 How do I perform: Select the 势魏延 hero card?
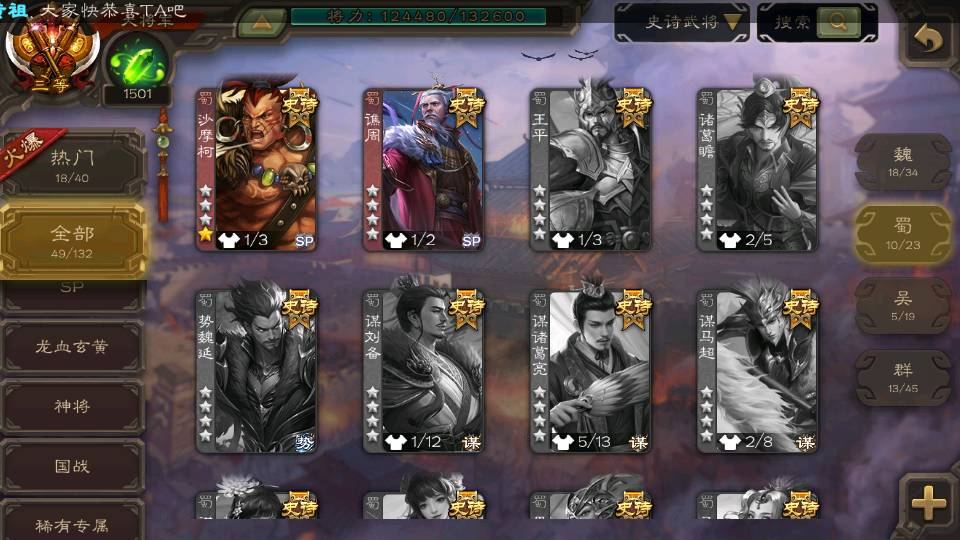click(256, 370)
